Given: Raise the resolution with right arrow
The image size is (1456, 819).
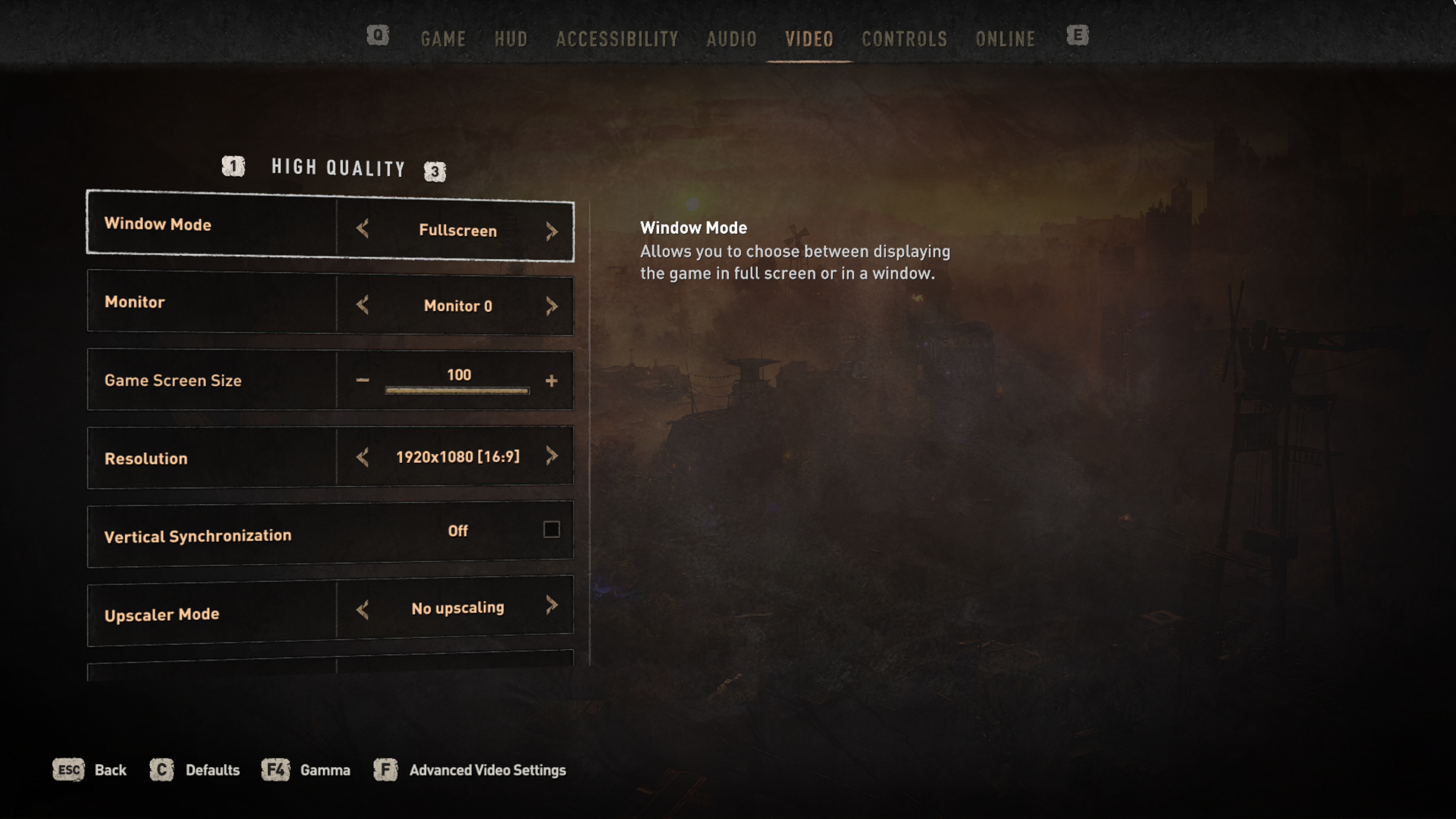Looking at the screenshot, I should coord(552,455).
